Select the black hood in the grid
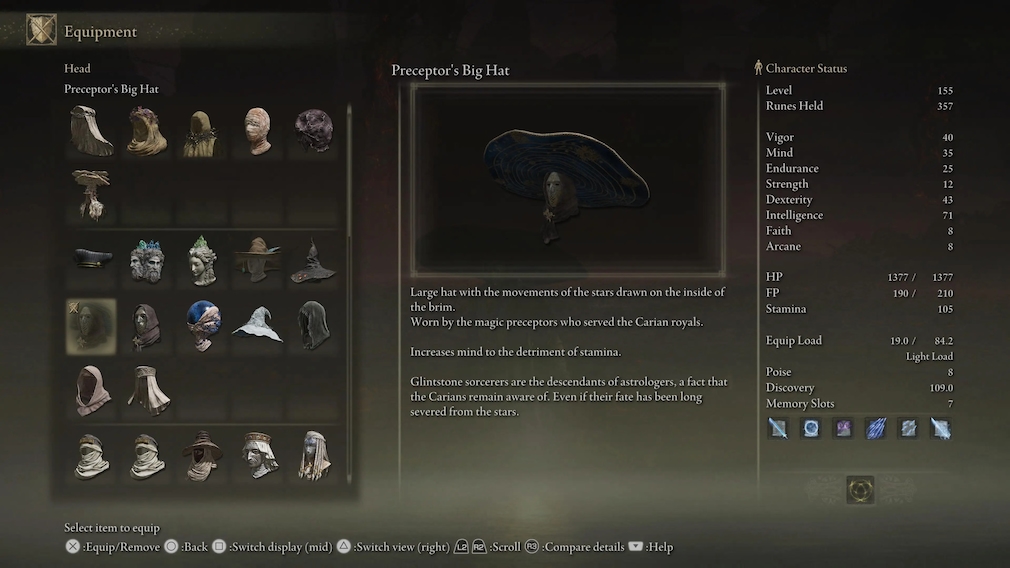1010x568 pixels. click(313, 326)
